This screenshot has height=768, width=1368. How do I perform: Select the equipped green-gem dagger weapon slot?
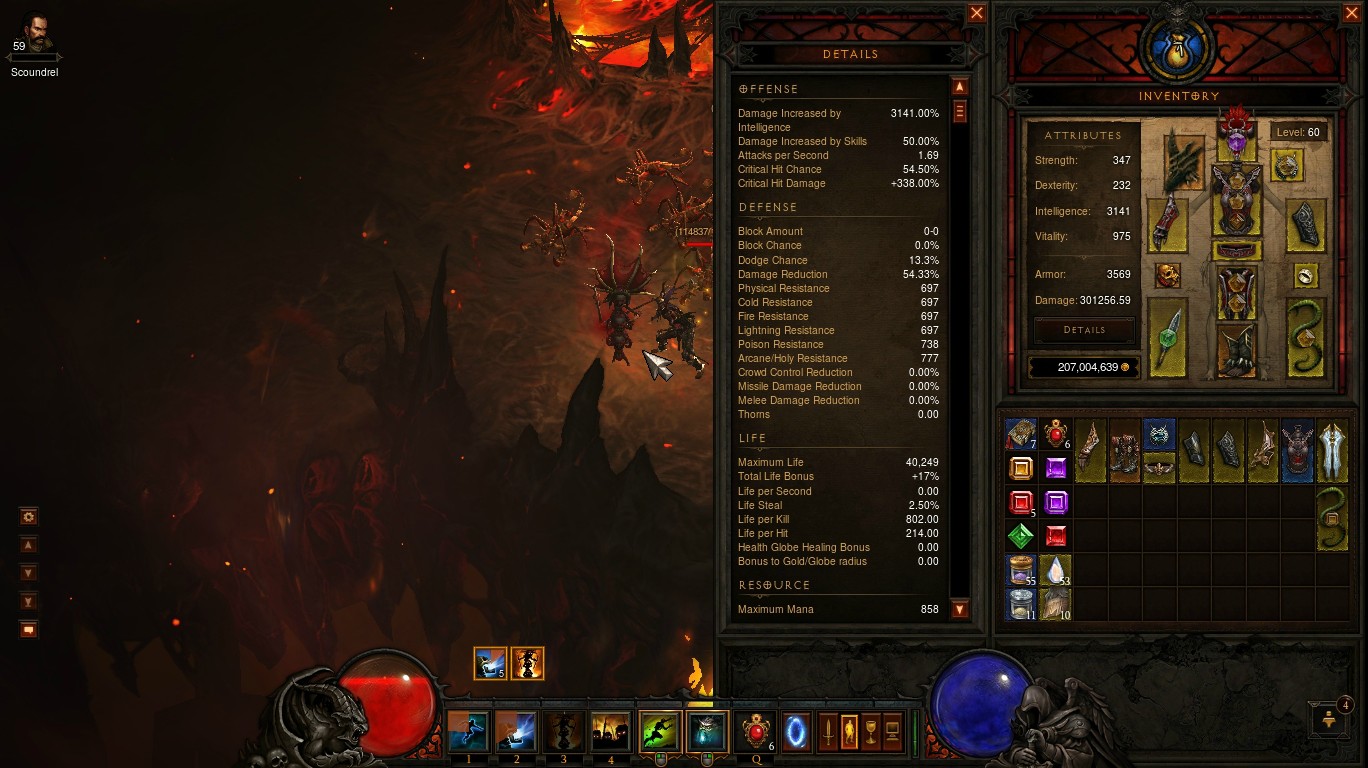click(1167, 338)
